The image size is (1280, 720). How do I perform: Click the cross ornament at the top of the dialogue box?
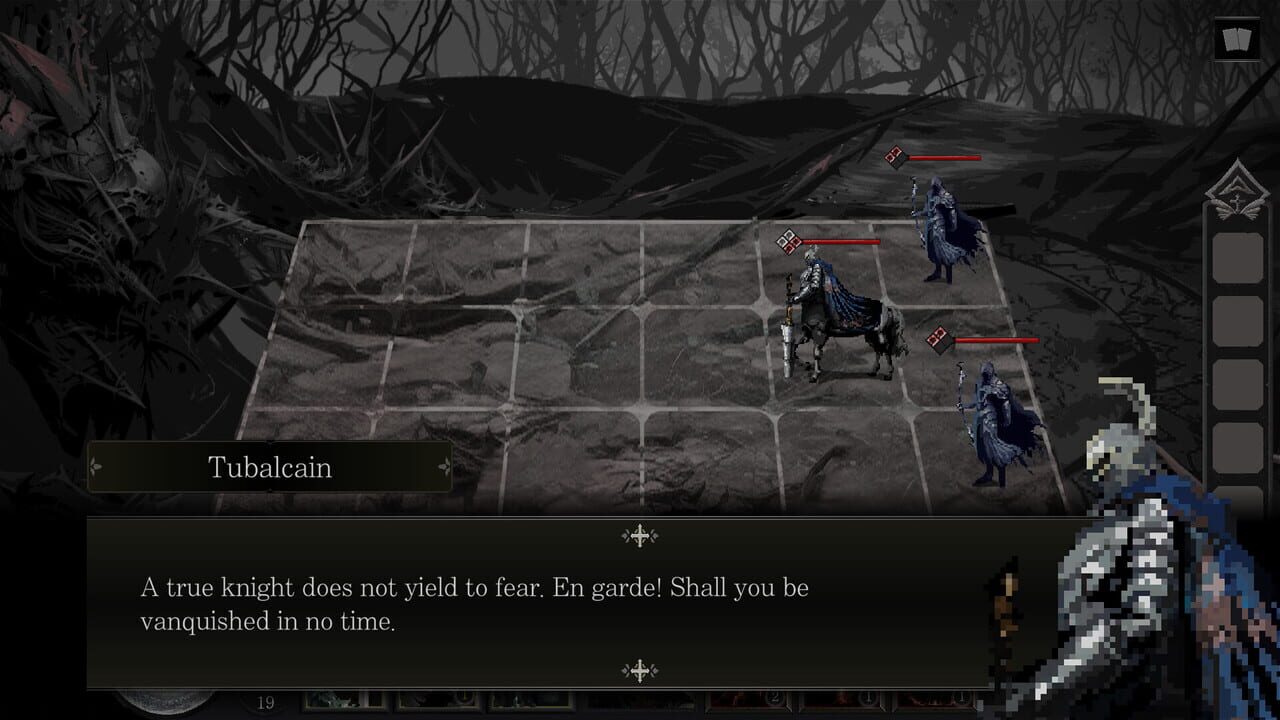[x=638, y=534]
